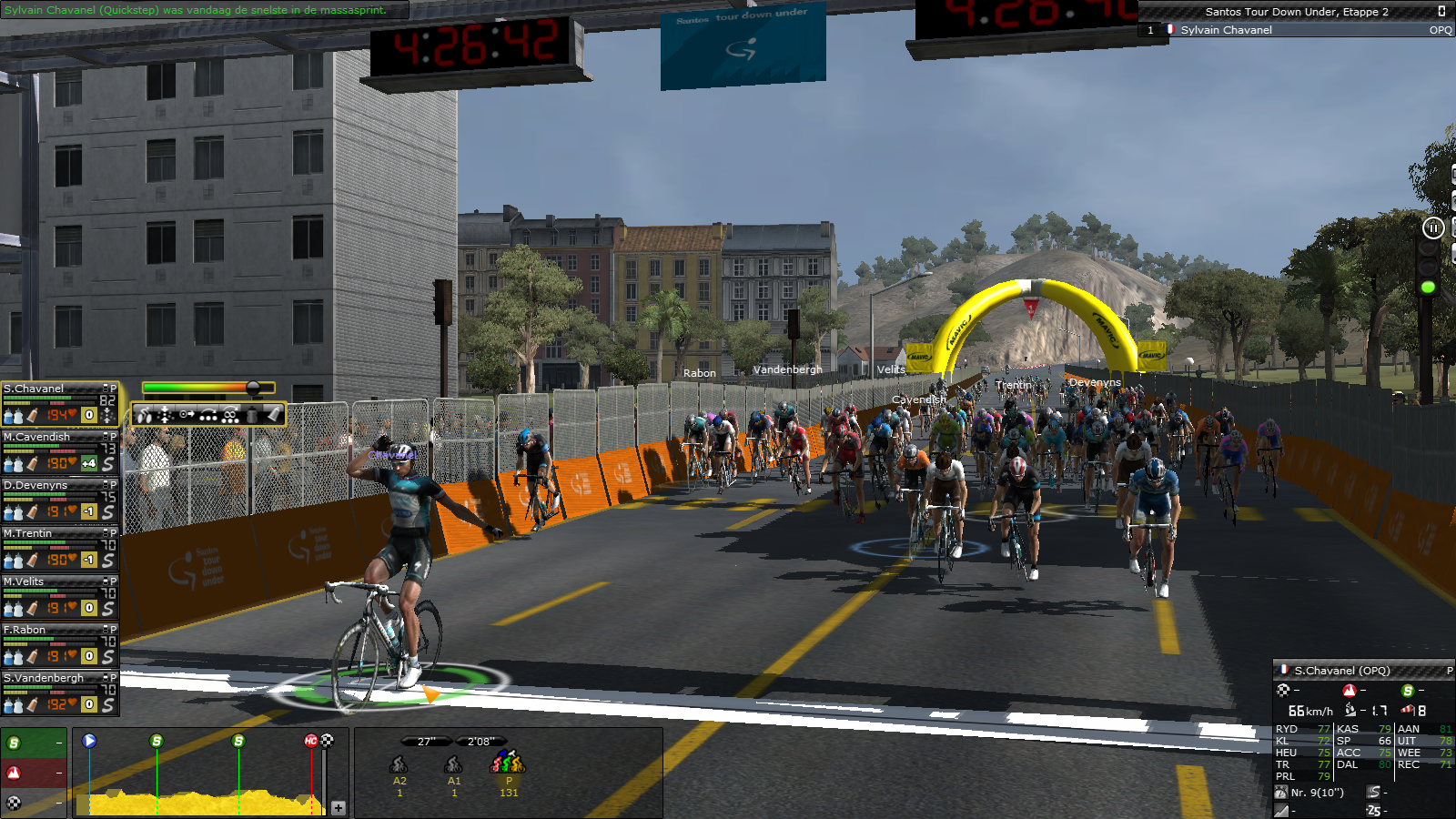Select the peloton group P icon
1456x819 pixels.
[x=509, y=763]
